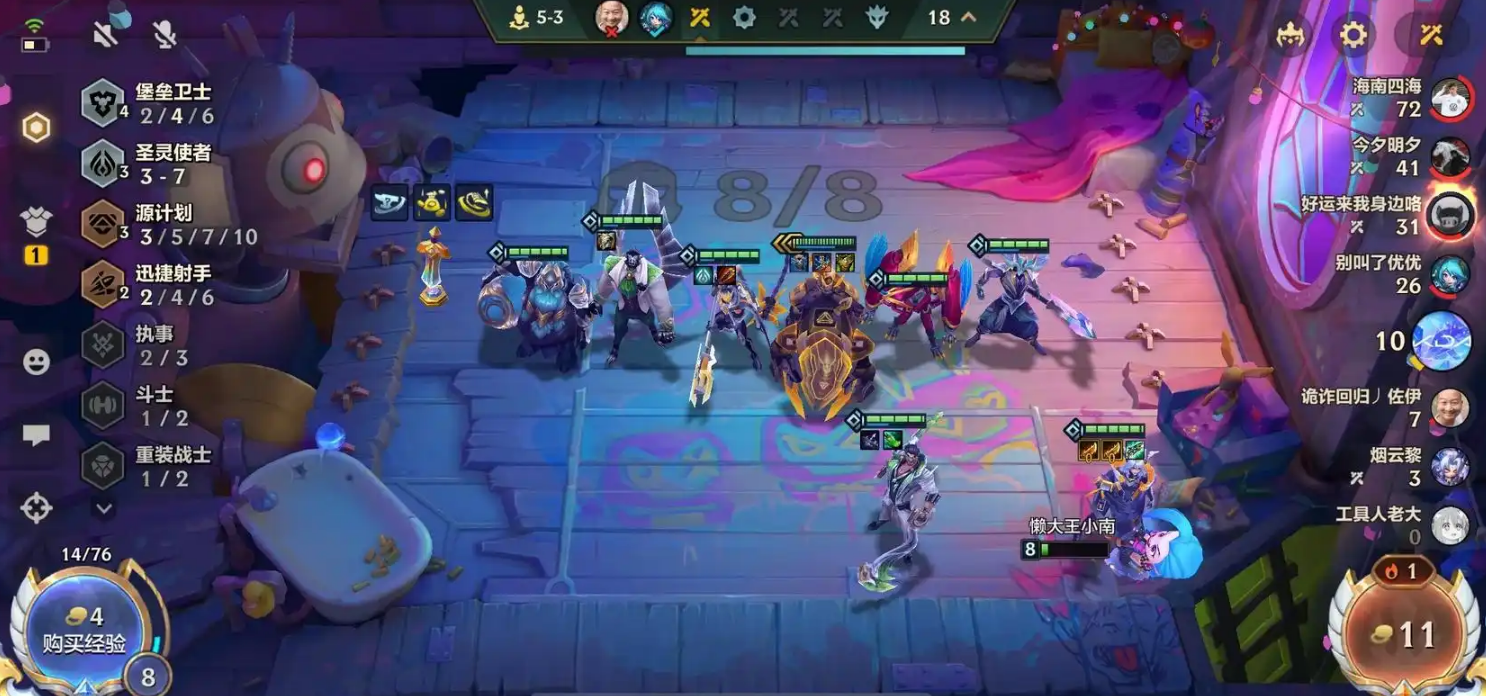Click the crosshair icon on left sidebar
The width and height of the screenshot is (1486, 696).
point(36,508)
